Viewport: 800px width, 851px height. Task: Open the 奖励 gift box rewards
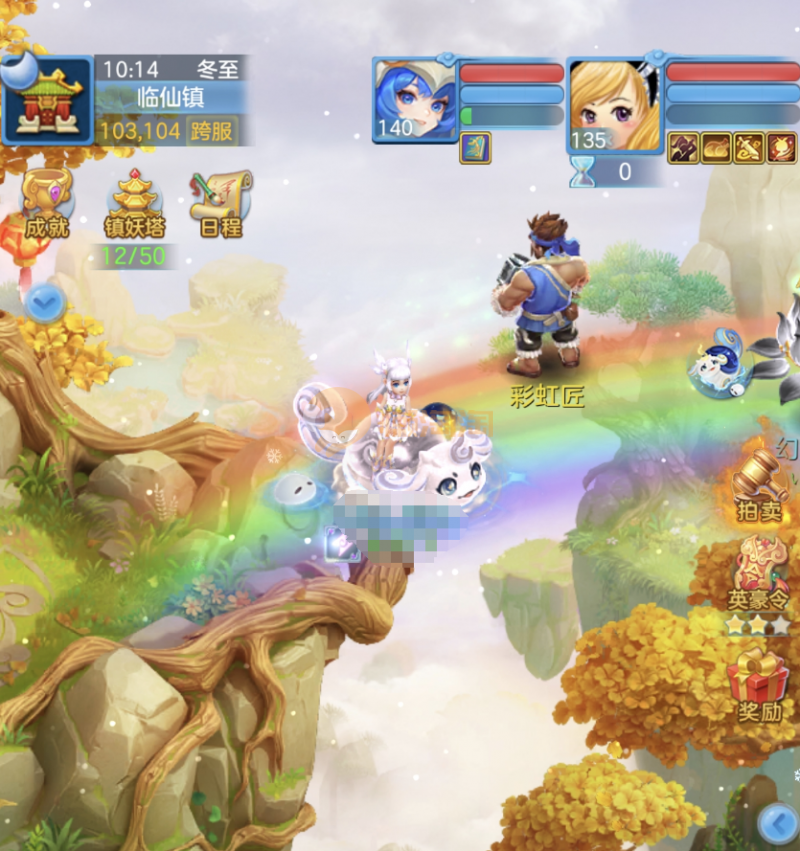tap(760, 685)
